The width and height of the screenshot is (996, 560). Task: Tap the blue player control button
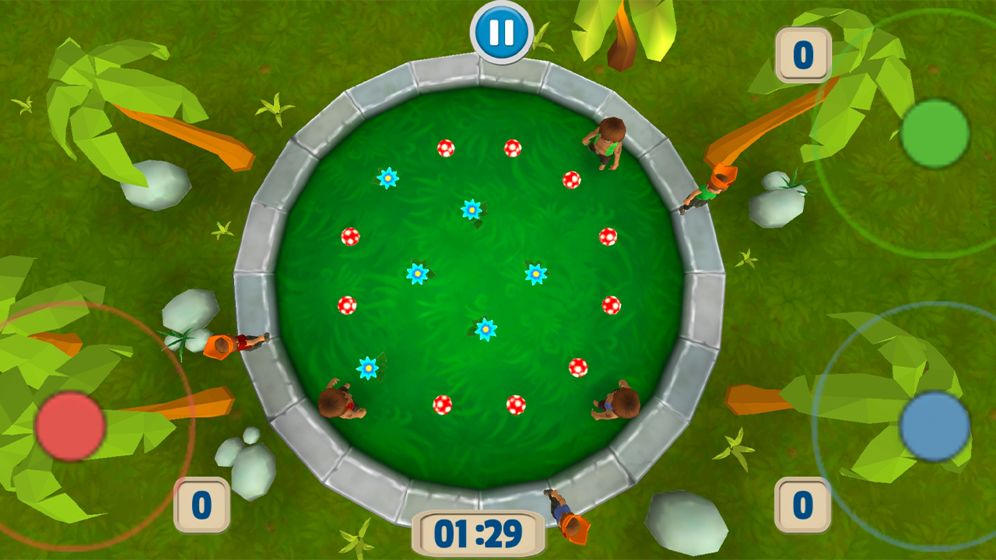[934, 426]
